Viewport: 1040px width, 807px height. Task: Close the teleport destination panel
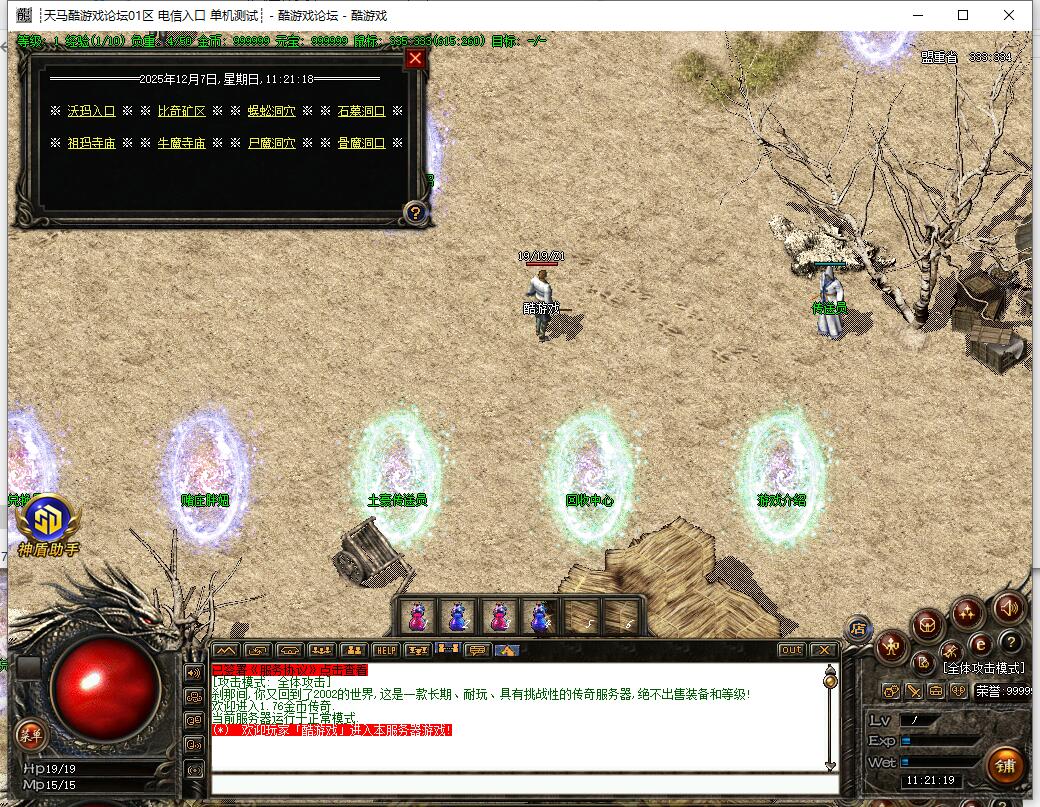[x=415, y=58]
